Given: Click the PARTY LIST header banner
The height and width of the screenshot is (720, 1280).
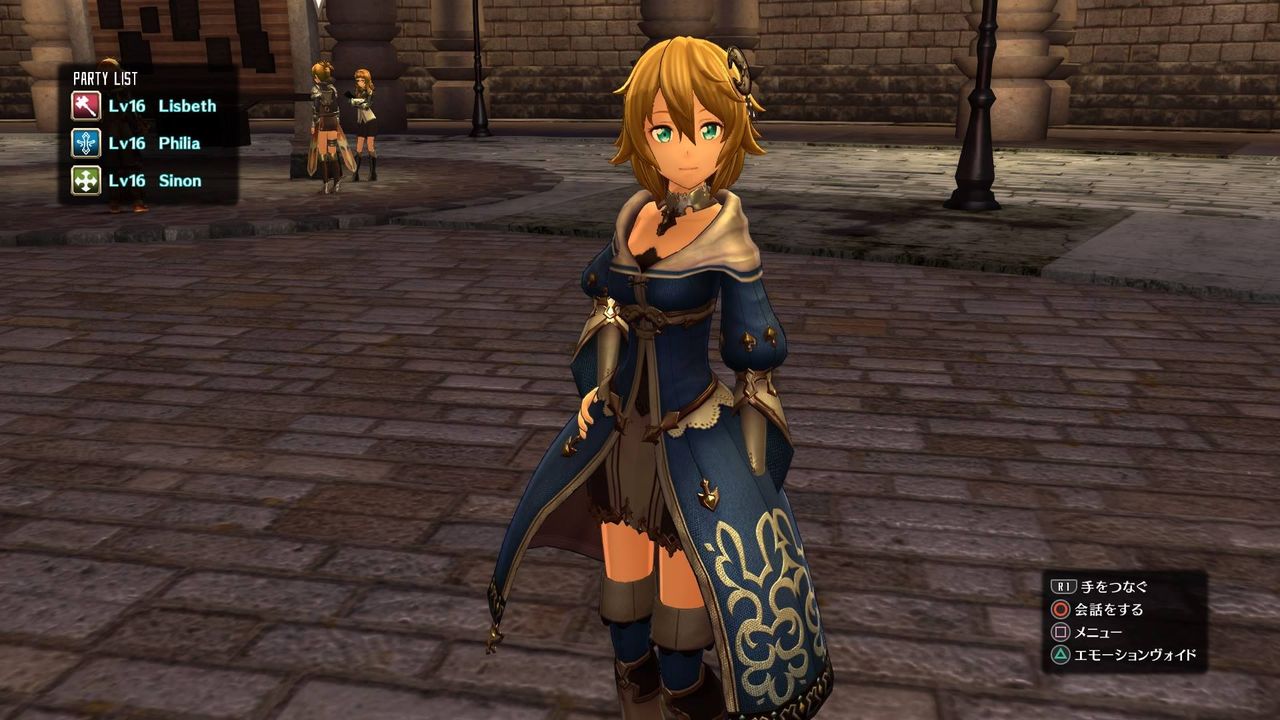Looking at the screenshot, I should pyautogui.click(x=105, y=76).
